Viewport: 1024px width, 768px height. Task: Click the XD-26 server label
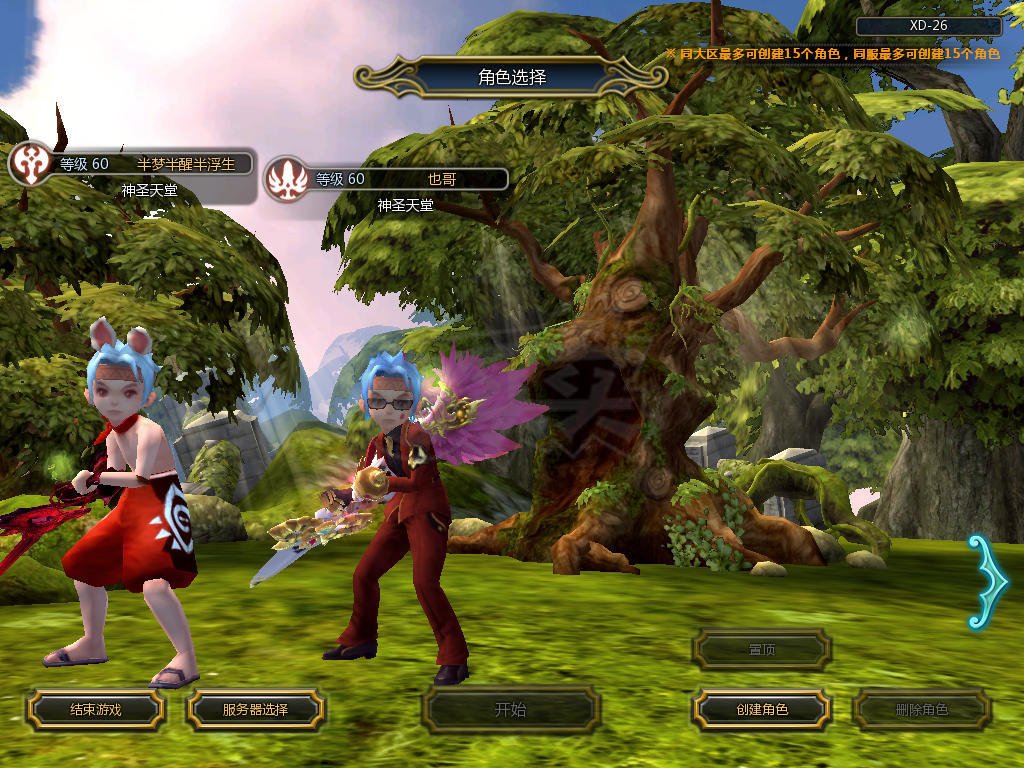pyautogui.click(x=928, y=26)
